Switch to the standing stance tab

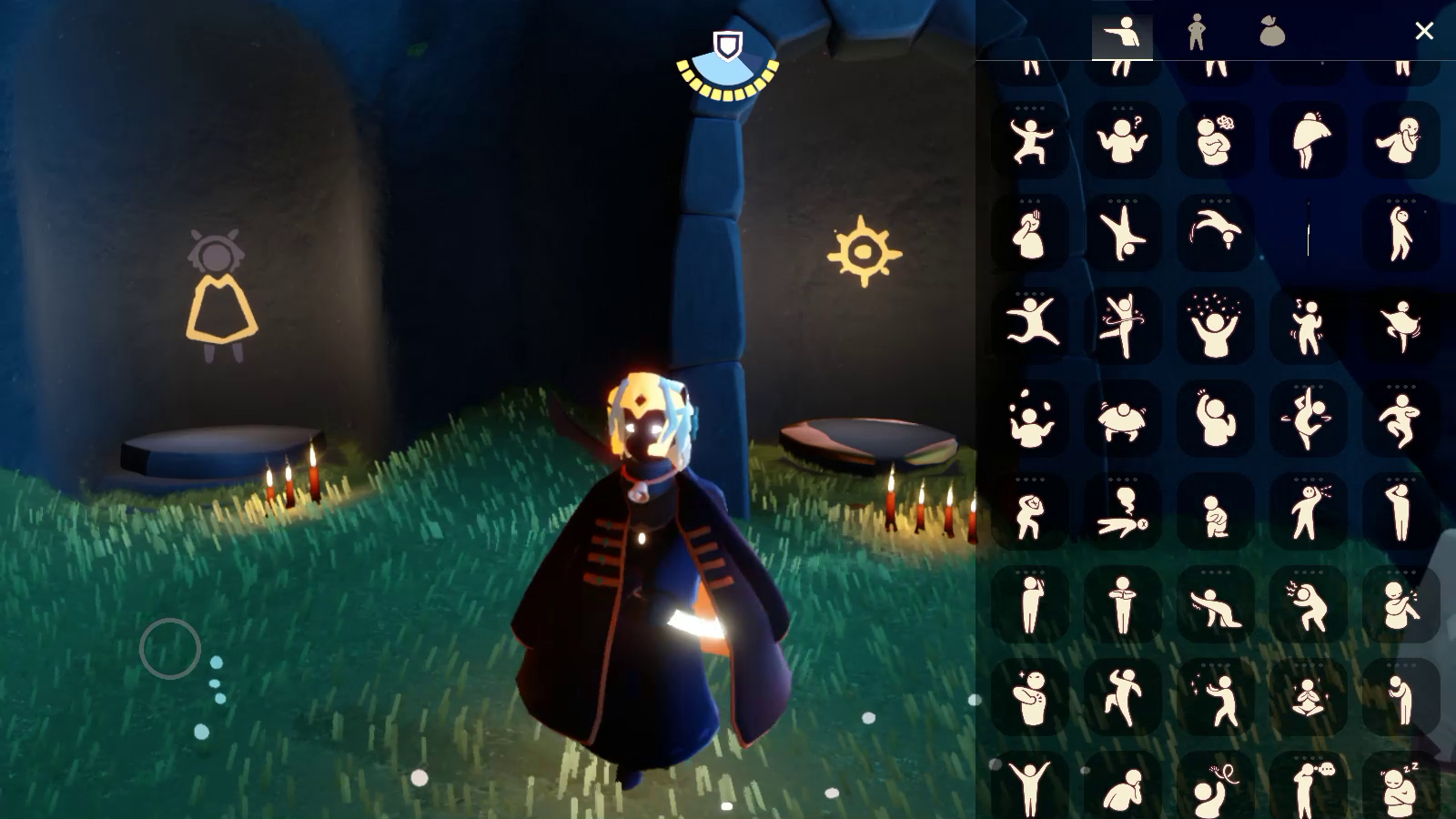(1197, 33)
